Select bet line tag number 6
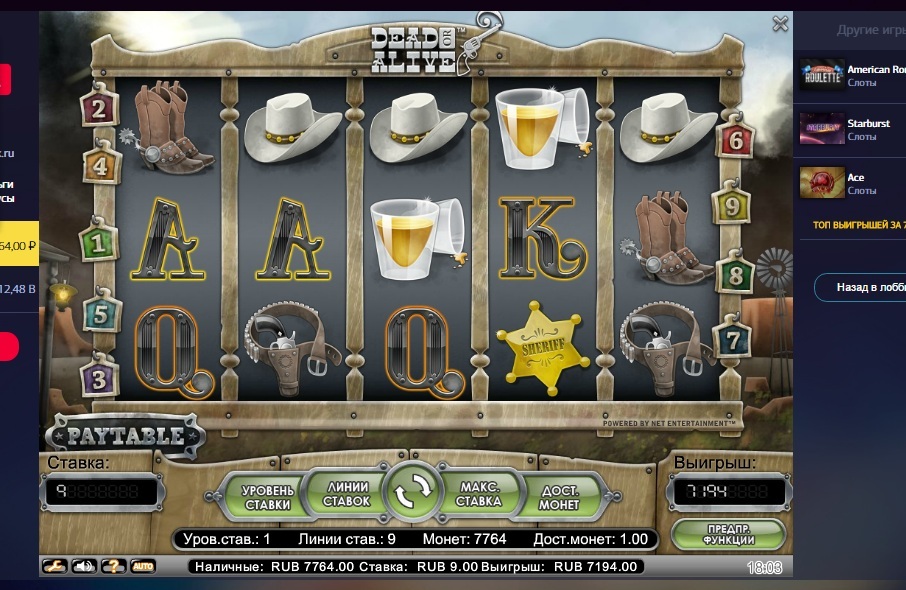Image resolution: width=906 pixels, height=590 pixels. click(736, 140)
